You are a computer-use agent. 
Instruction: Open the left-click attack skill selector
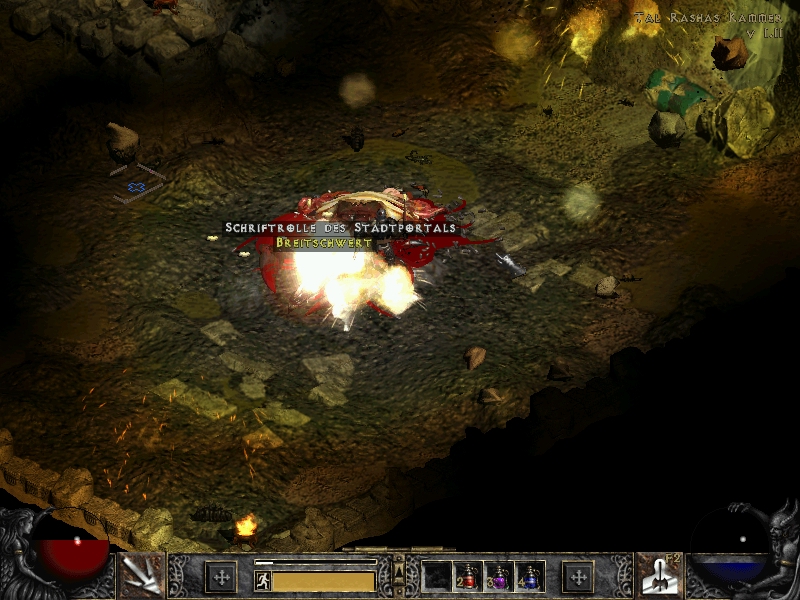141,575
